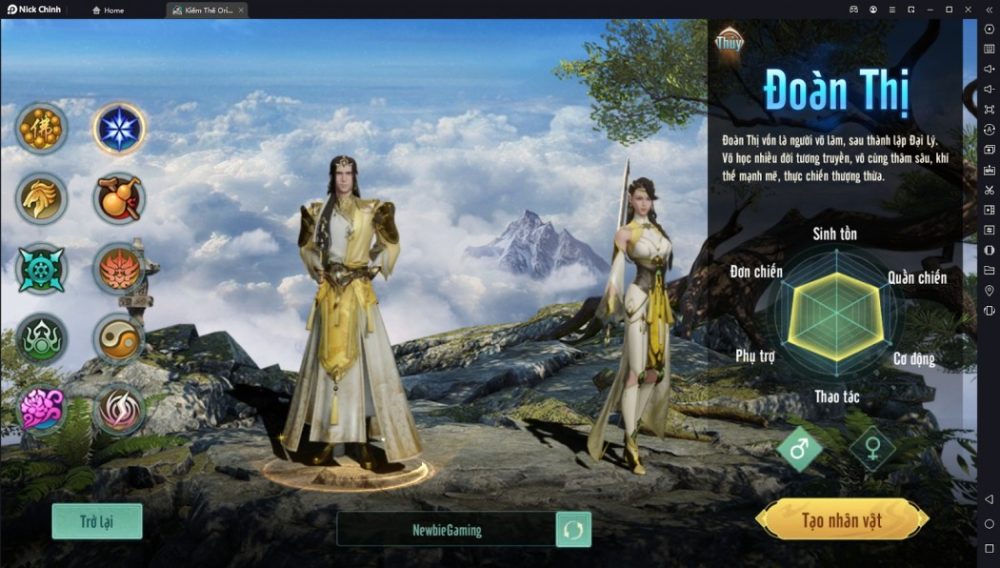Choose the blue star faction icon
This screenshot has height=568, width=1000.
120,129
